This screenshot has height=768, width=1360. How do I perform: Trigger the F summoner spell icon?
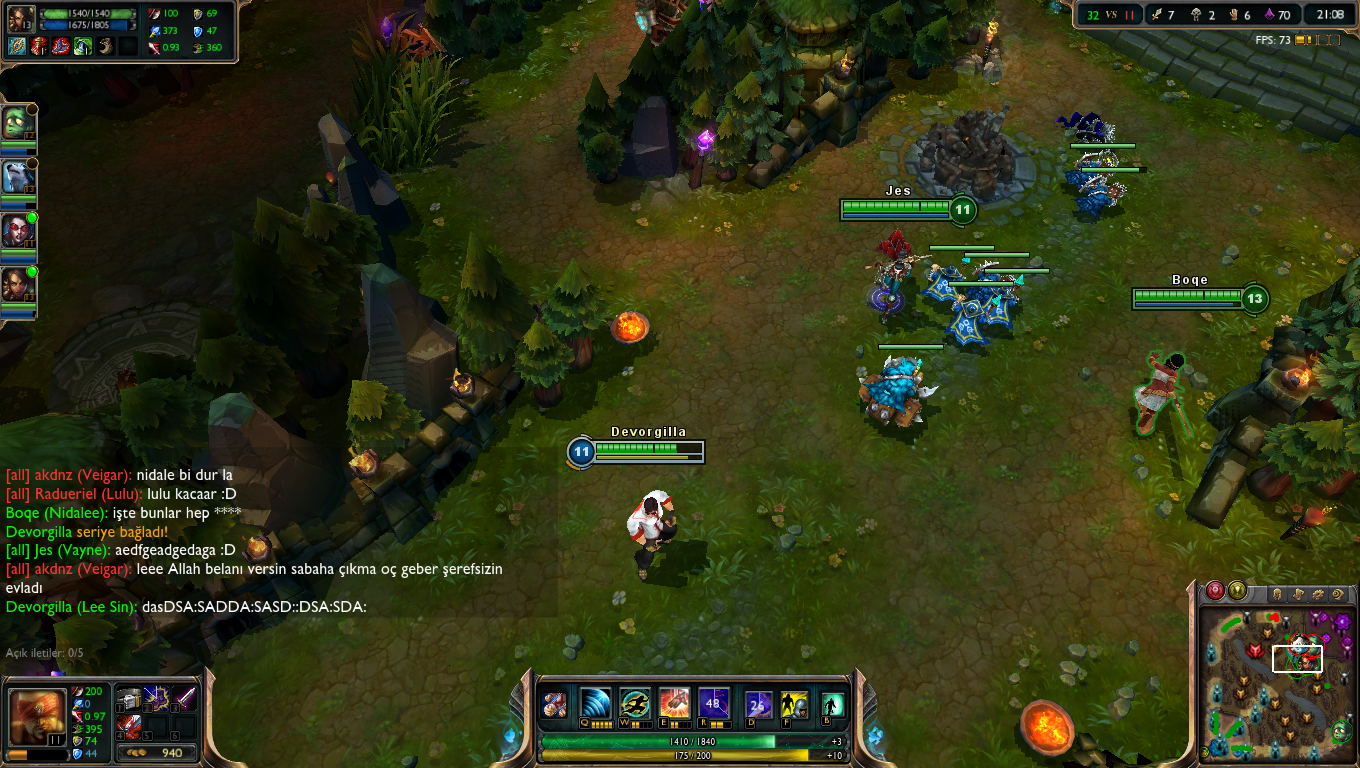coord(794,705)
